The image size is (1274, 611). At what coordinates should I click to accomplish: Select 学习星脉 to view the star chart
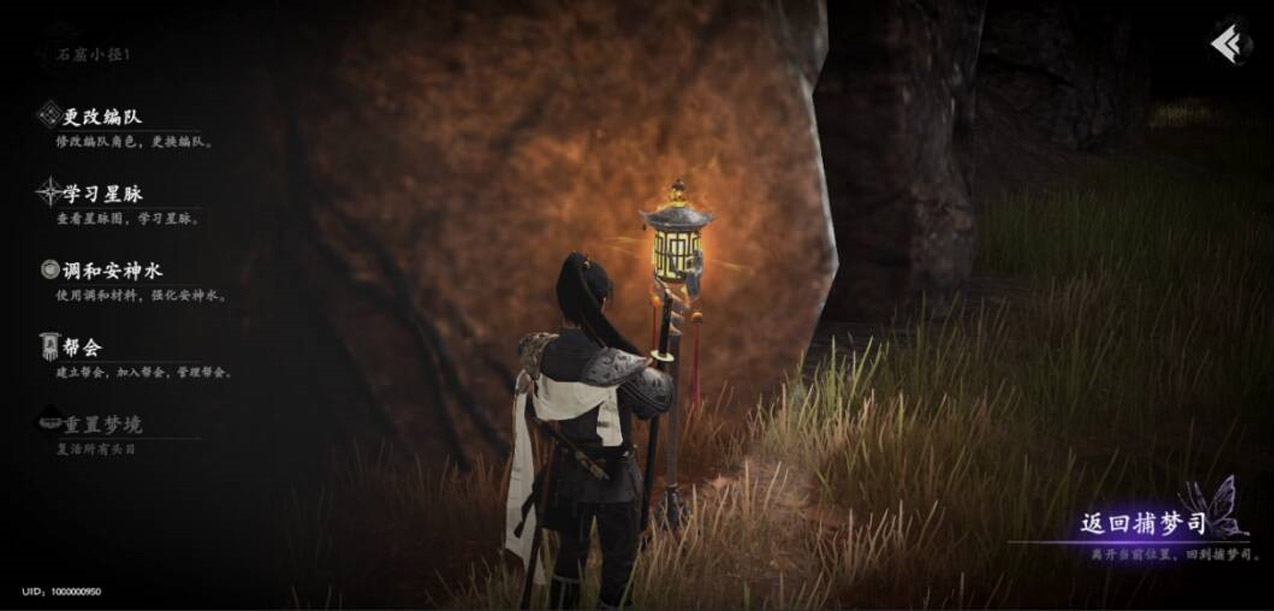coord(102,193)
